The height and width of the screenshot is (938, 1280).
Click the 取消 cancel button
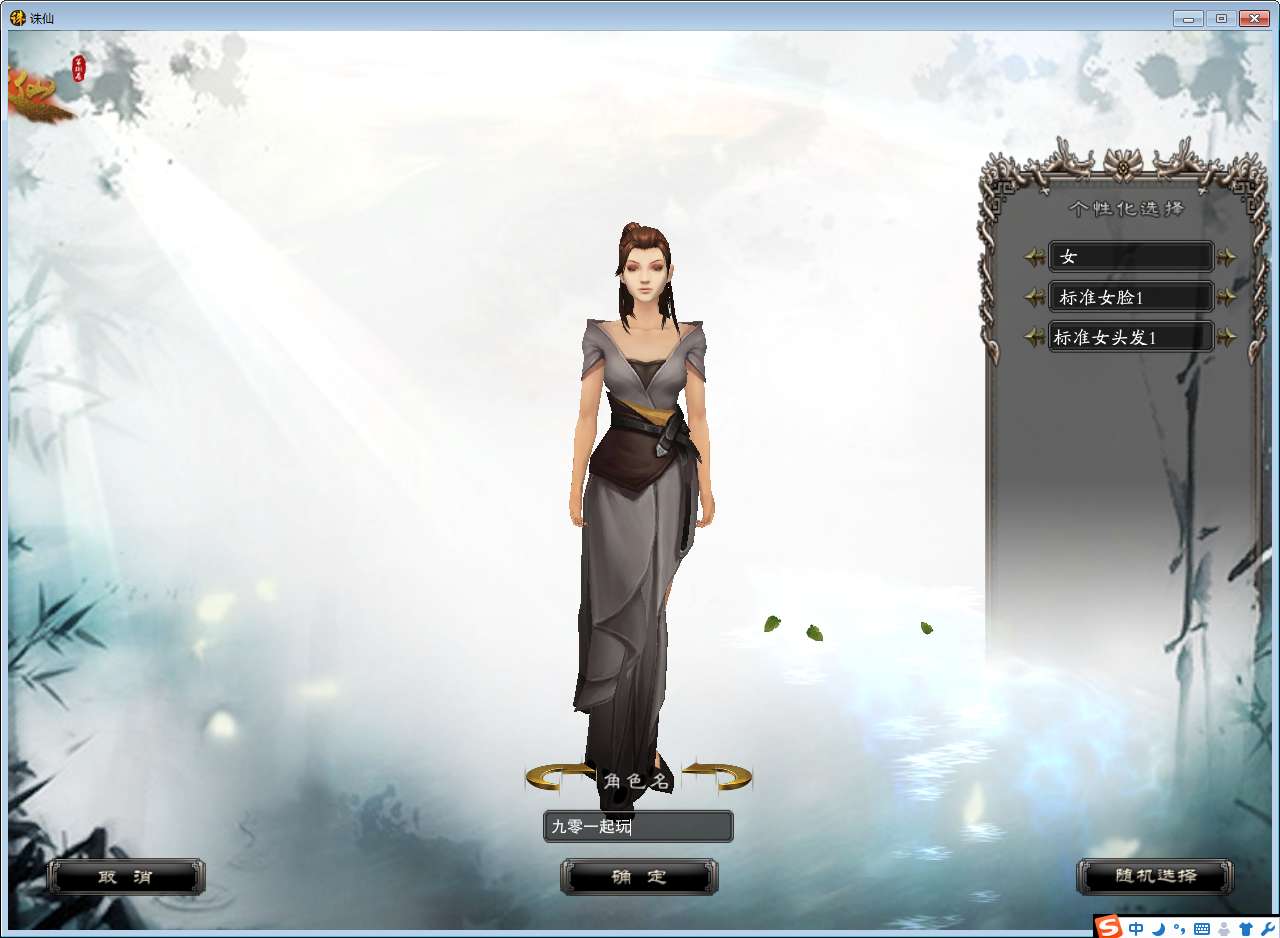(x=126, y=877)
